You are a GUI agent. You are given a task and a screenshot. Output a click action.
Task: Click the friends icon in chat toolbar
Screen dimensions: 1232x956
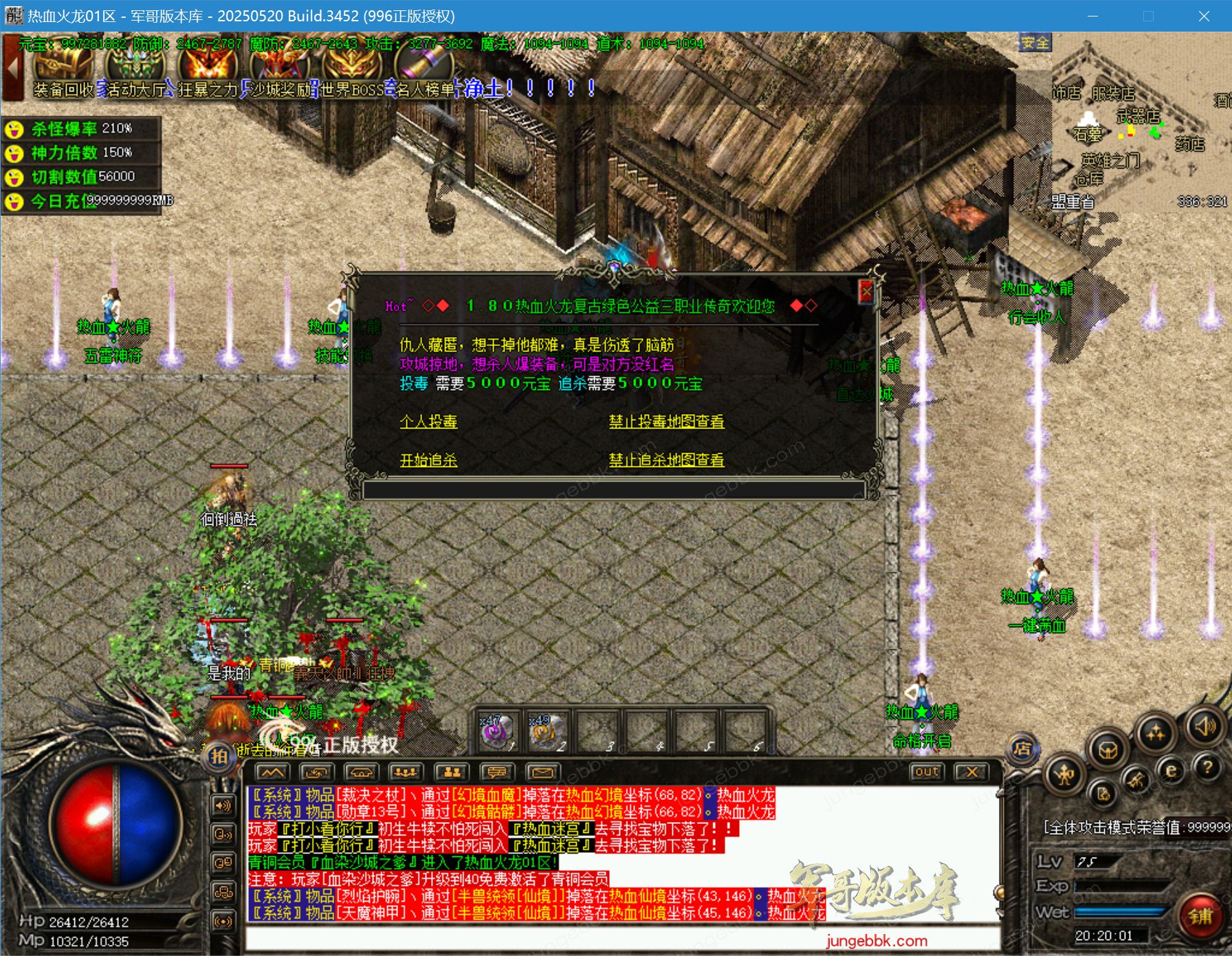tap(452, 772)
